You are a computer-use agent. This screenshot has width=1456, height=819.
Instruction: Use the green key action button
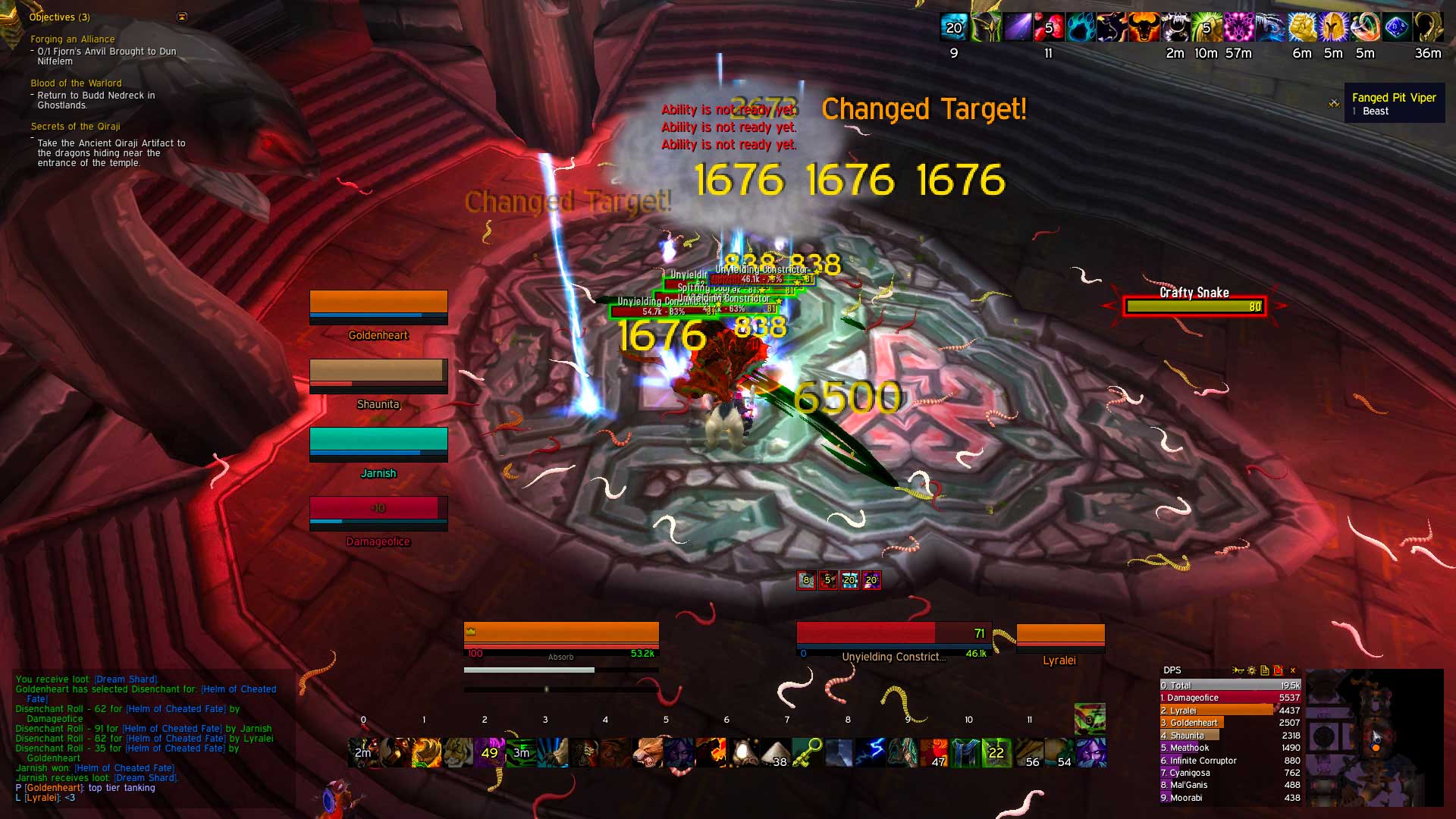[807, 752]
